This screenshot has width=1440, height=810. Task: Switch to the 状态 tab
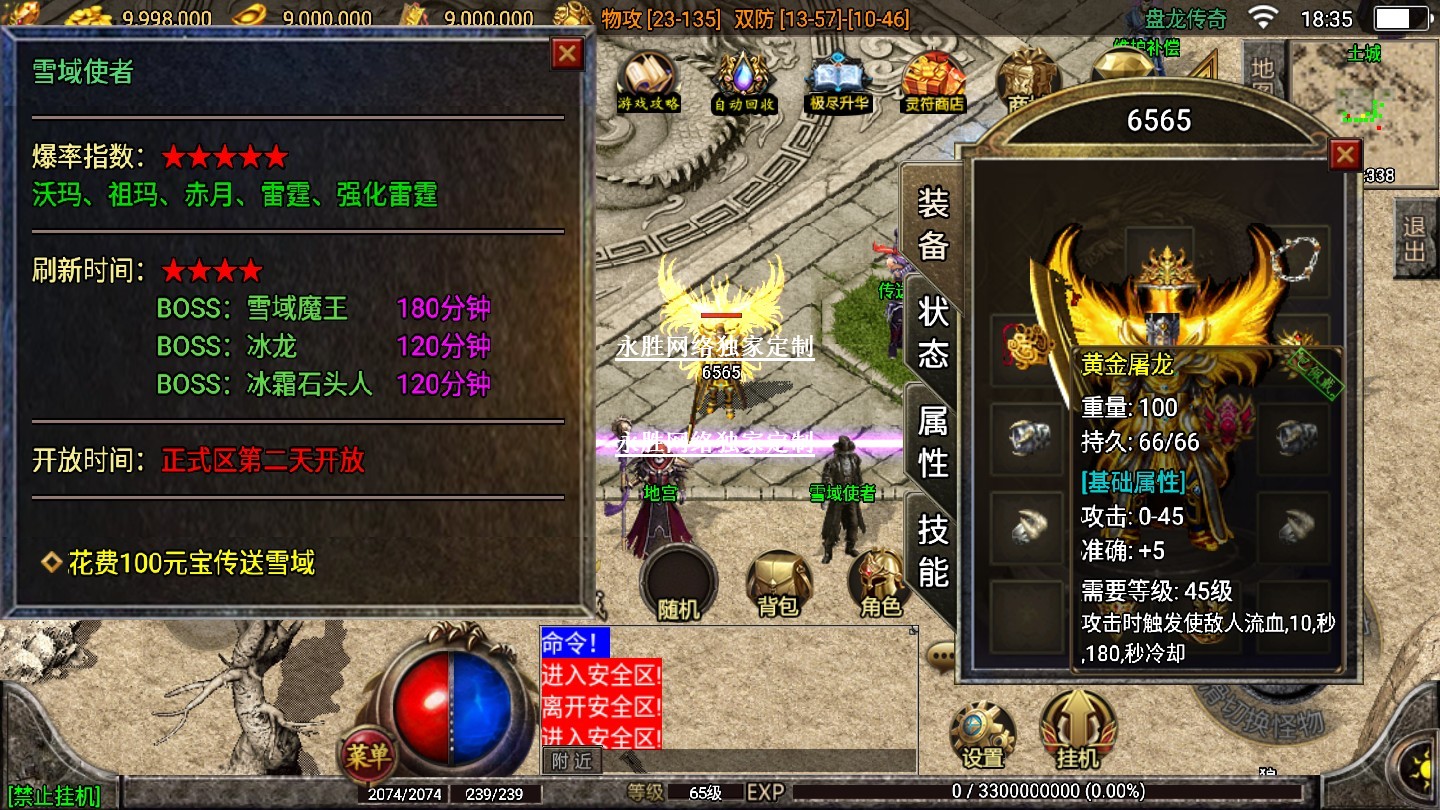932,332
